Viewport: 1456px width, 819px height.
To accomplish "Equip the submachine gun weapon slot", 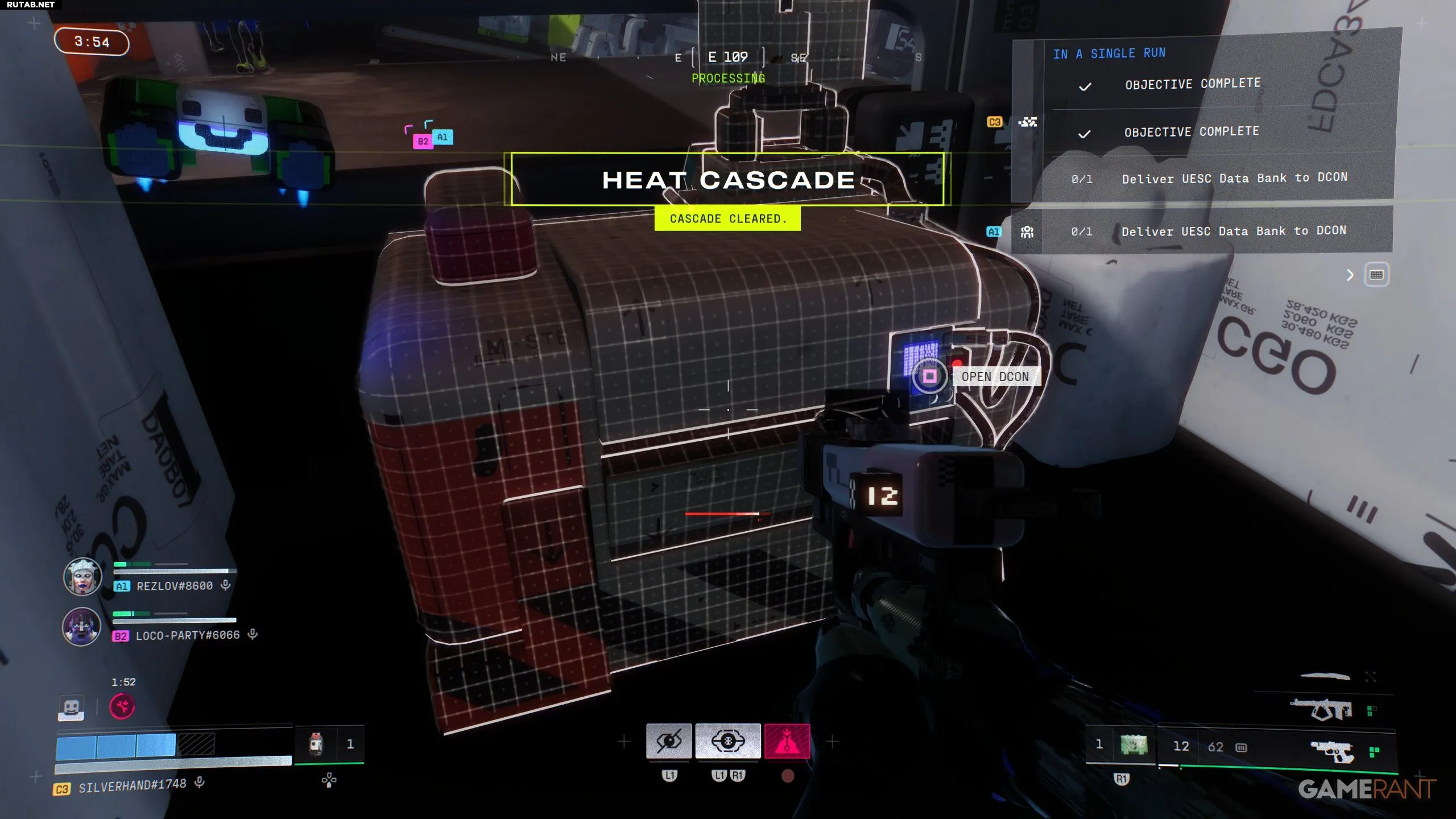I will (1321, 710).
